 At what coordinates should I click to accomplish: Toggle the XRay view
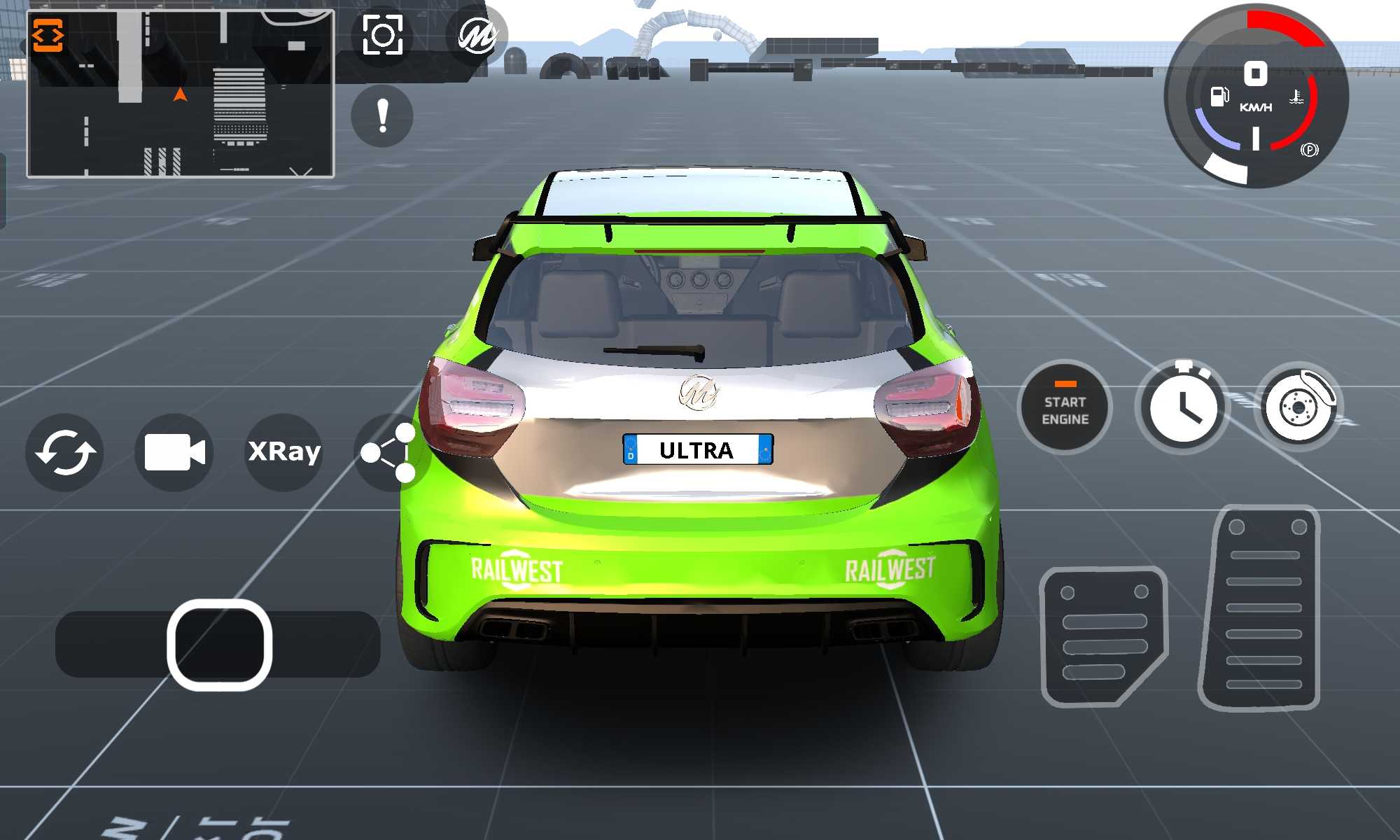[284, 451]
